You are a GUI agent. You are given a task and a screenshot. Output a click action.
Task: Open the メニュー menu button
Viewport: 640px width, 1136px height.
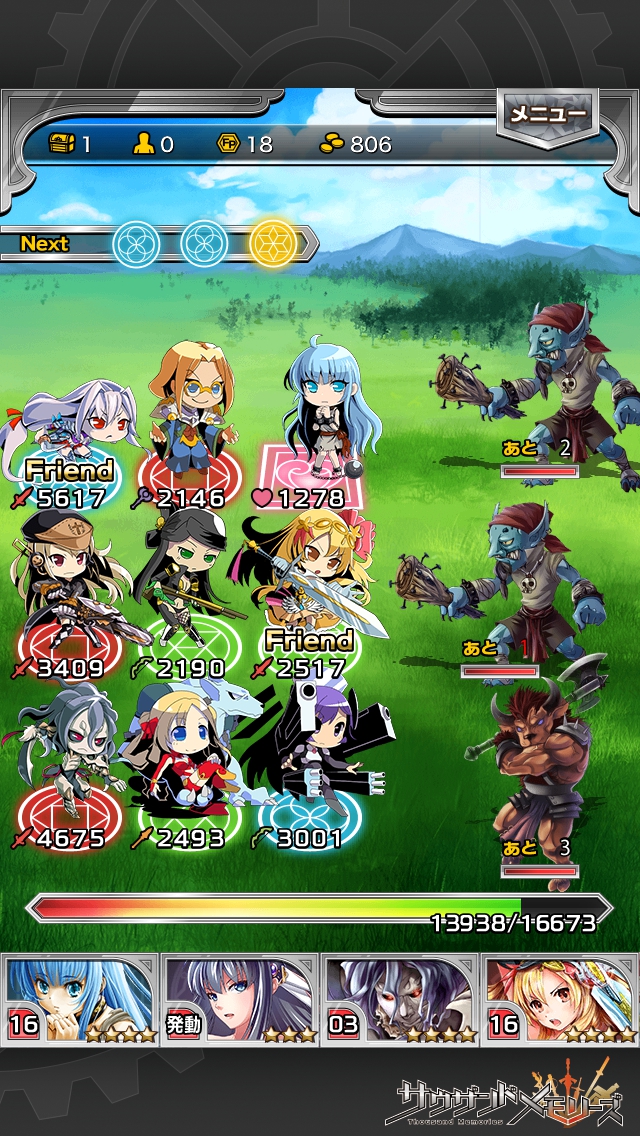point(547,116)
